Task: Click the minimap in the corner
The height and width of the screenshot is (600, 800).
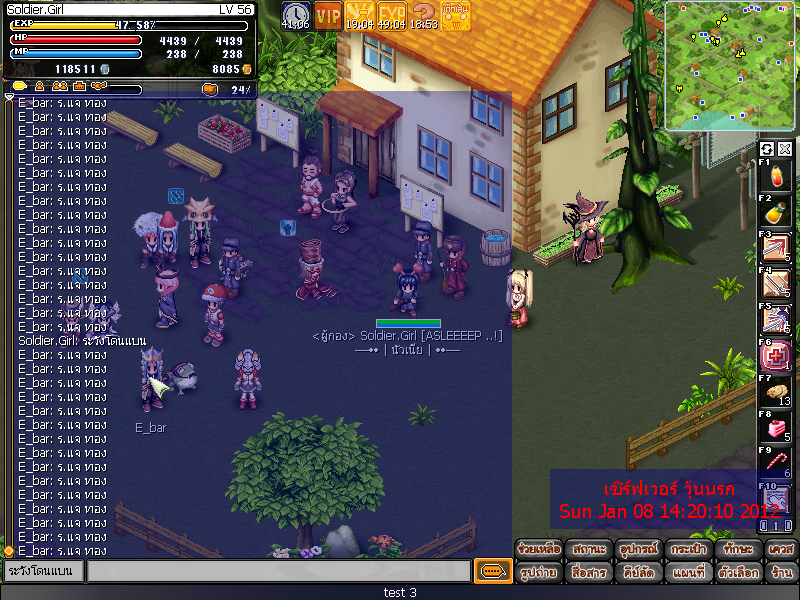Action: tap(730, 66)
